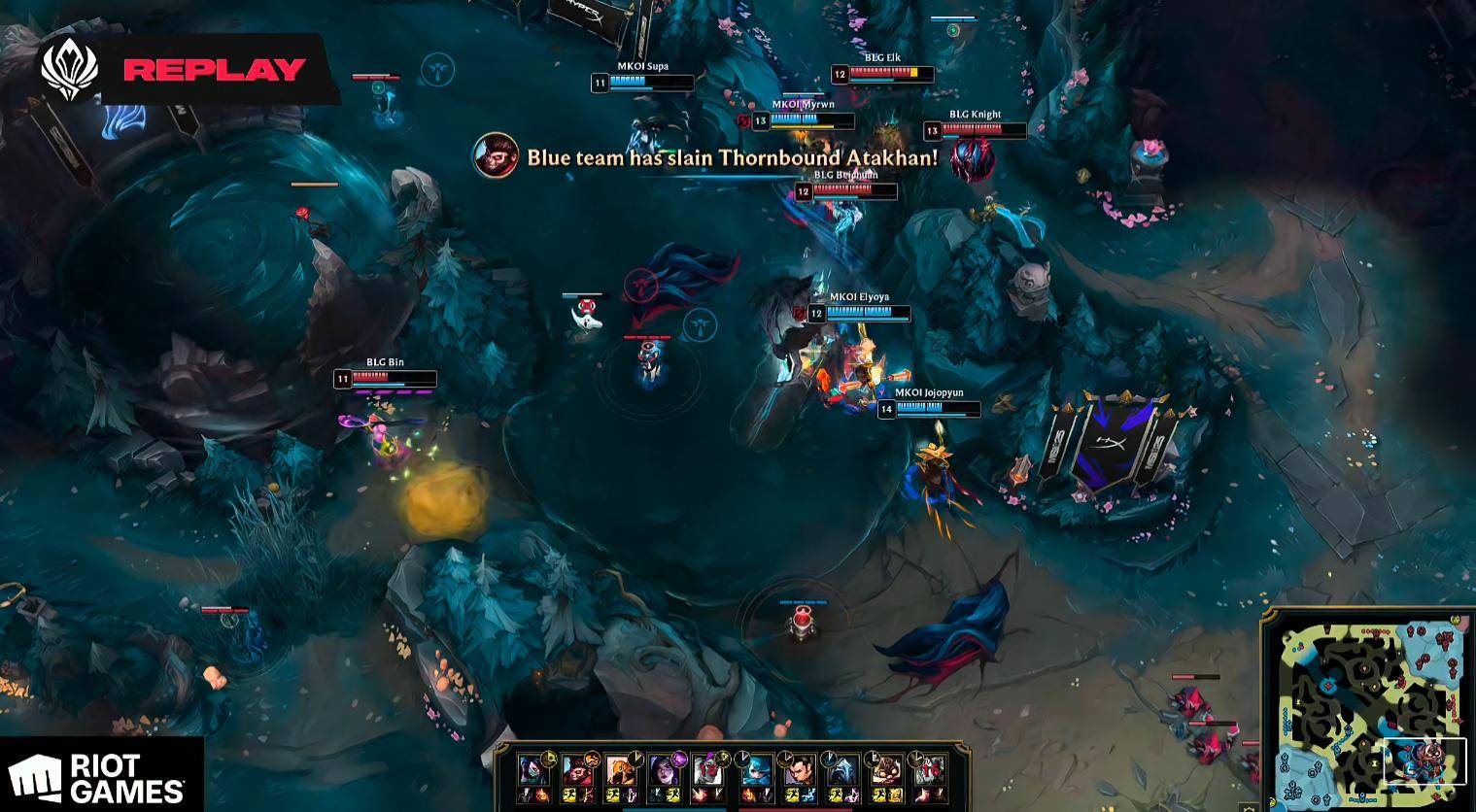Click BLG Knight's level 13 badge
This screenshot has width=1476, height=812.
(933, 130)
